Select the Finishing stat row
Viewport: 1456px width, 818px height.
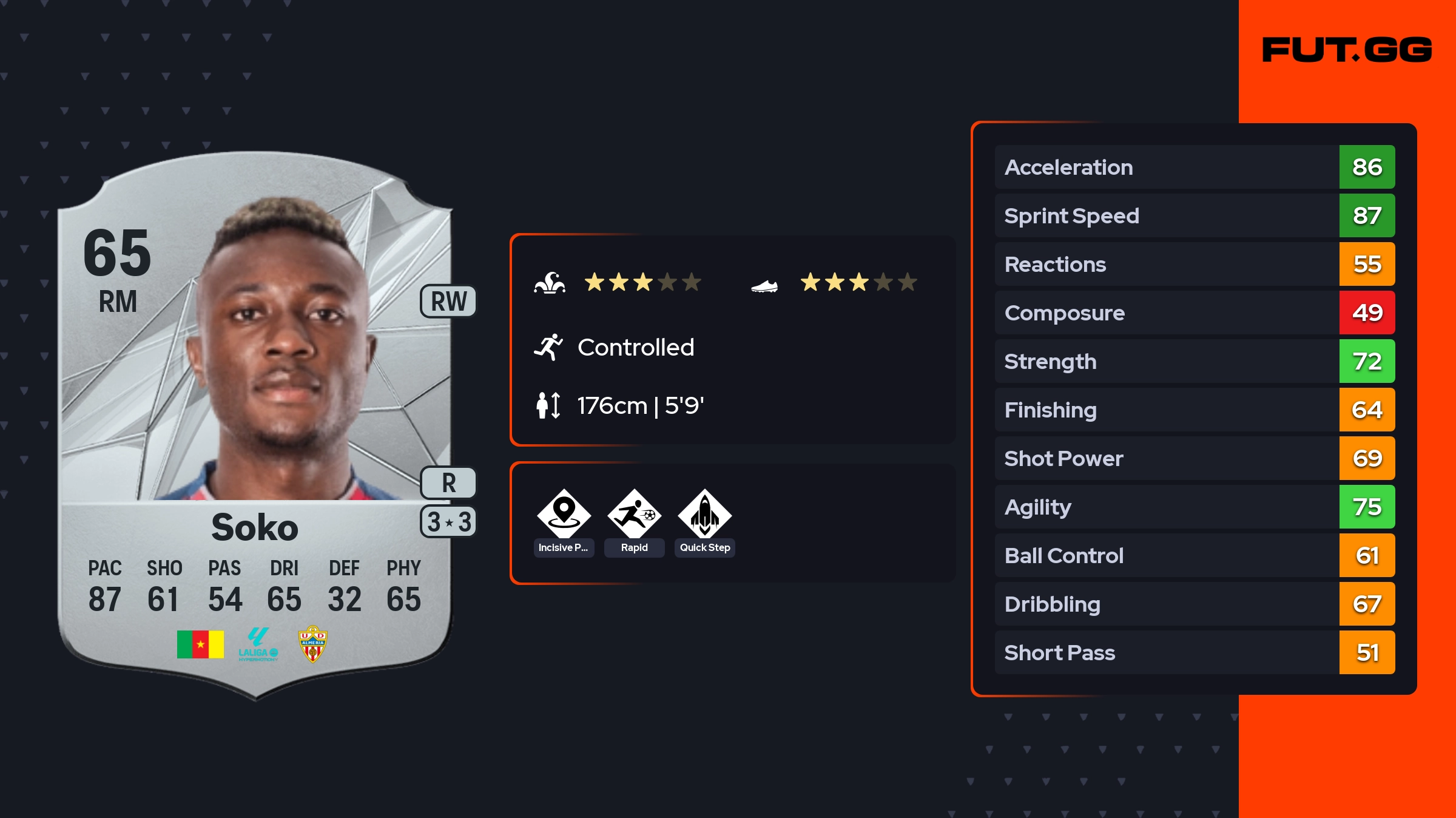(1194, 410)
